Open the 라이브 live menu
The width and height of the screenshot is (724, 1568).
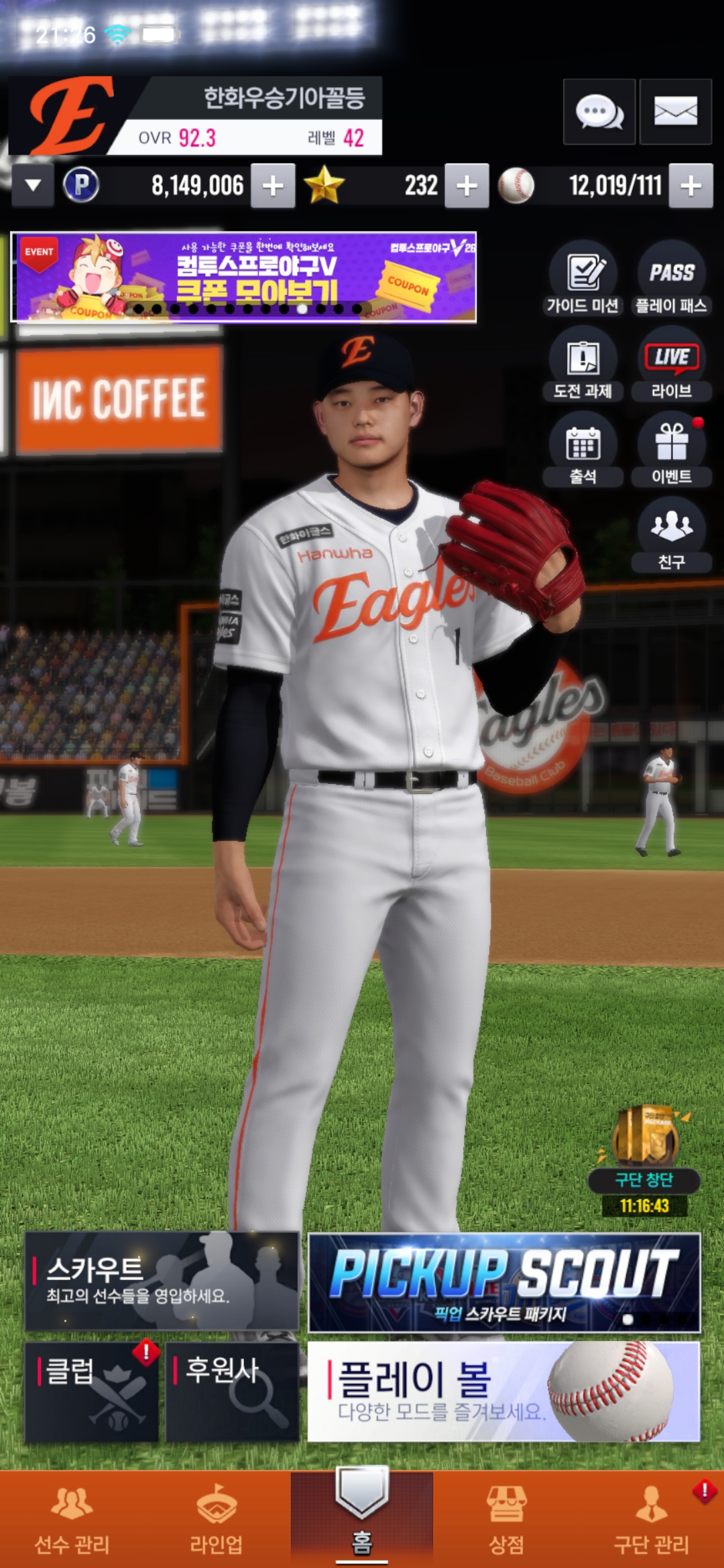click(x=671, y=364)
